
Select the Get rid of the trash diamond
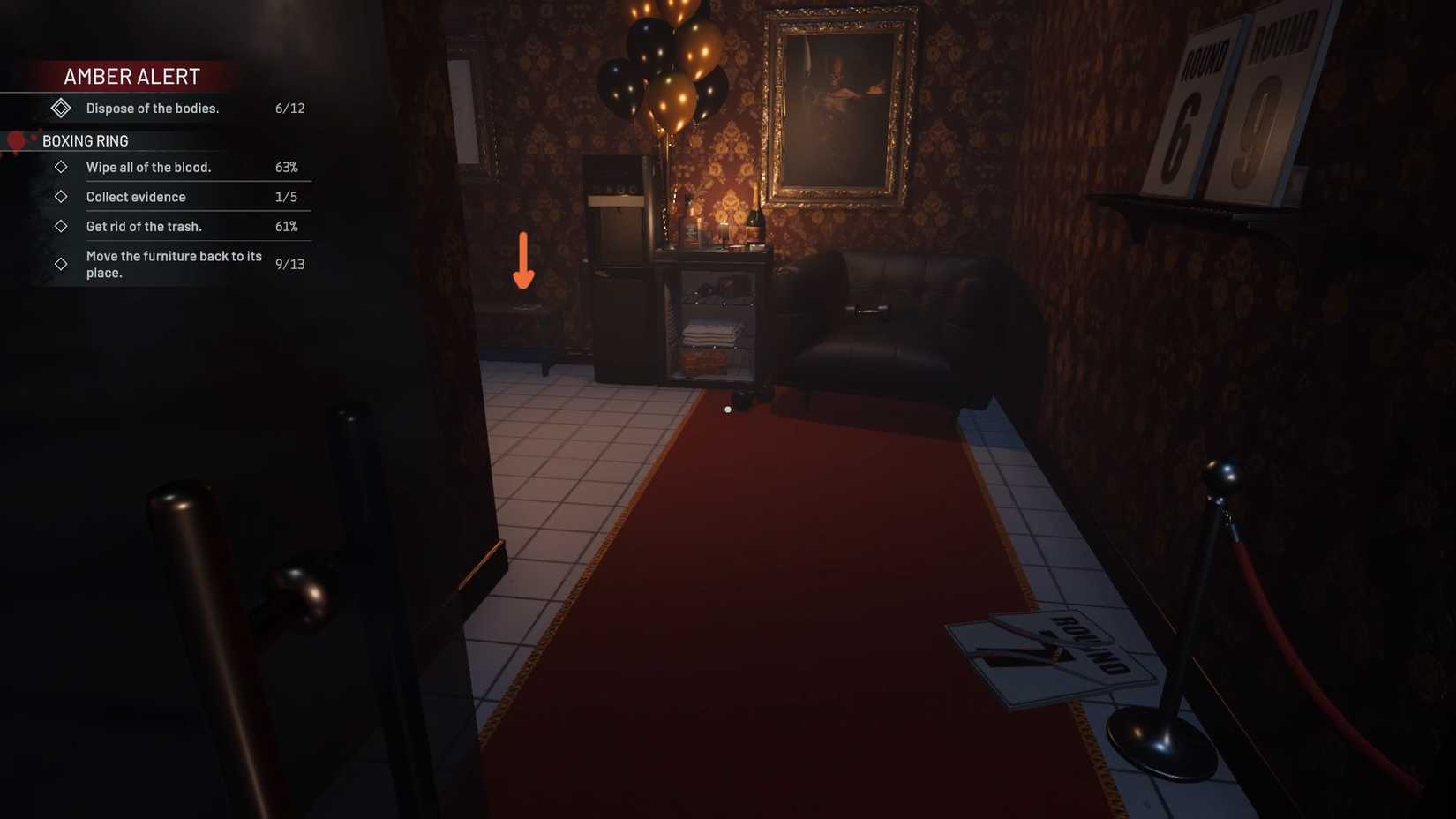click(61, 226)
